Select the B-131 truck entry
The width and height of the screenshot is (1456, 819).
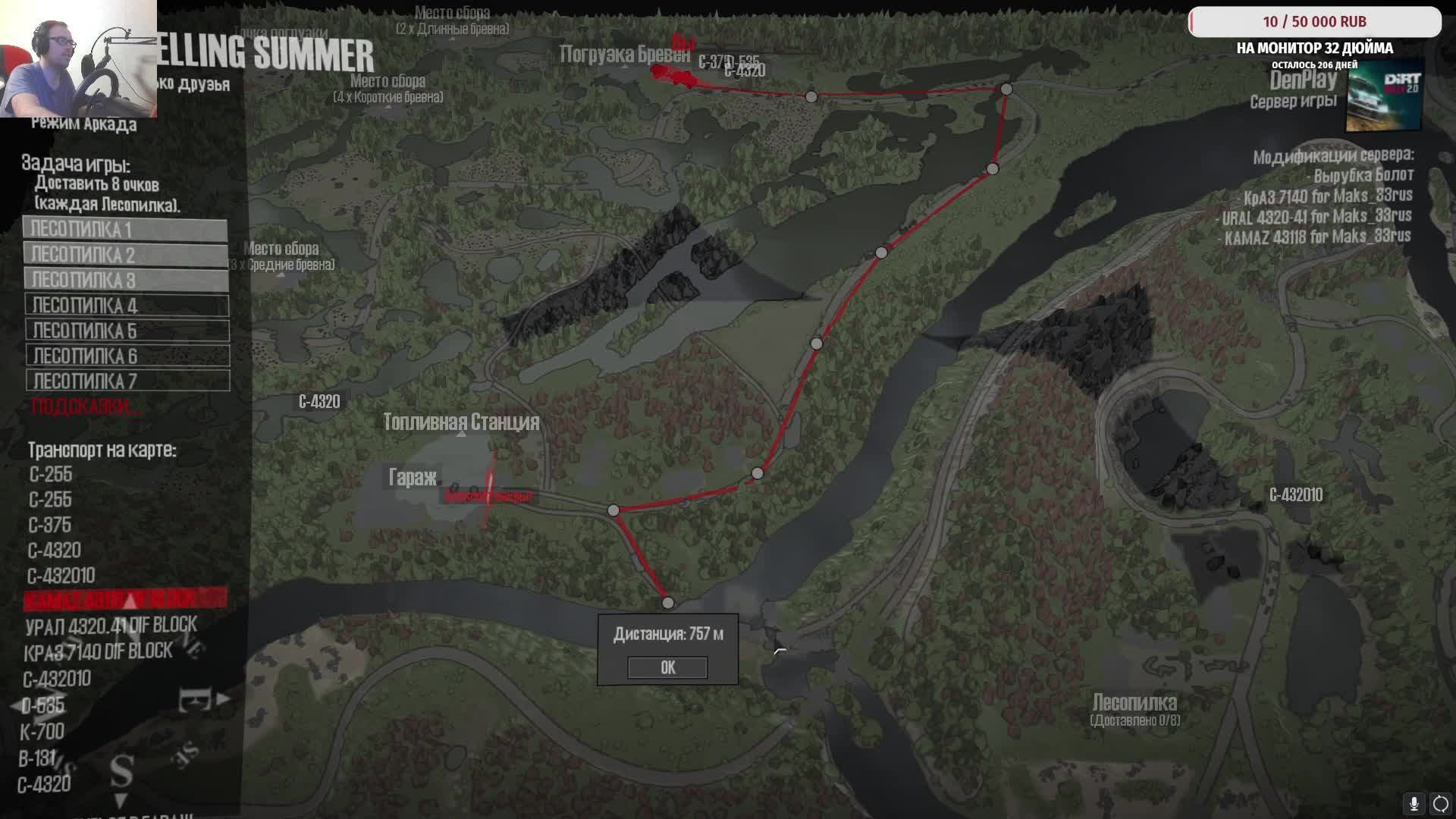pos(38,758)
